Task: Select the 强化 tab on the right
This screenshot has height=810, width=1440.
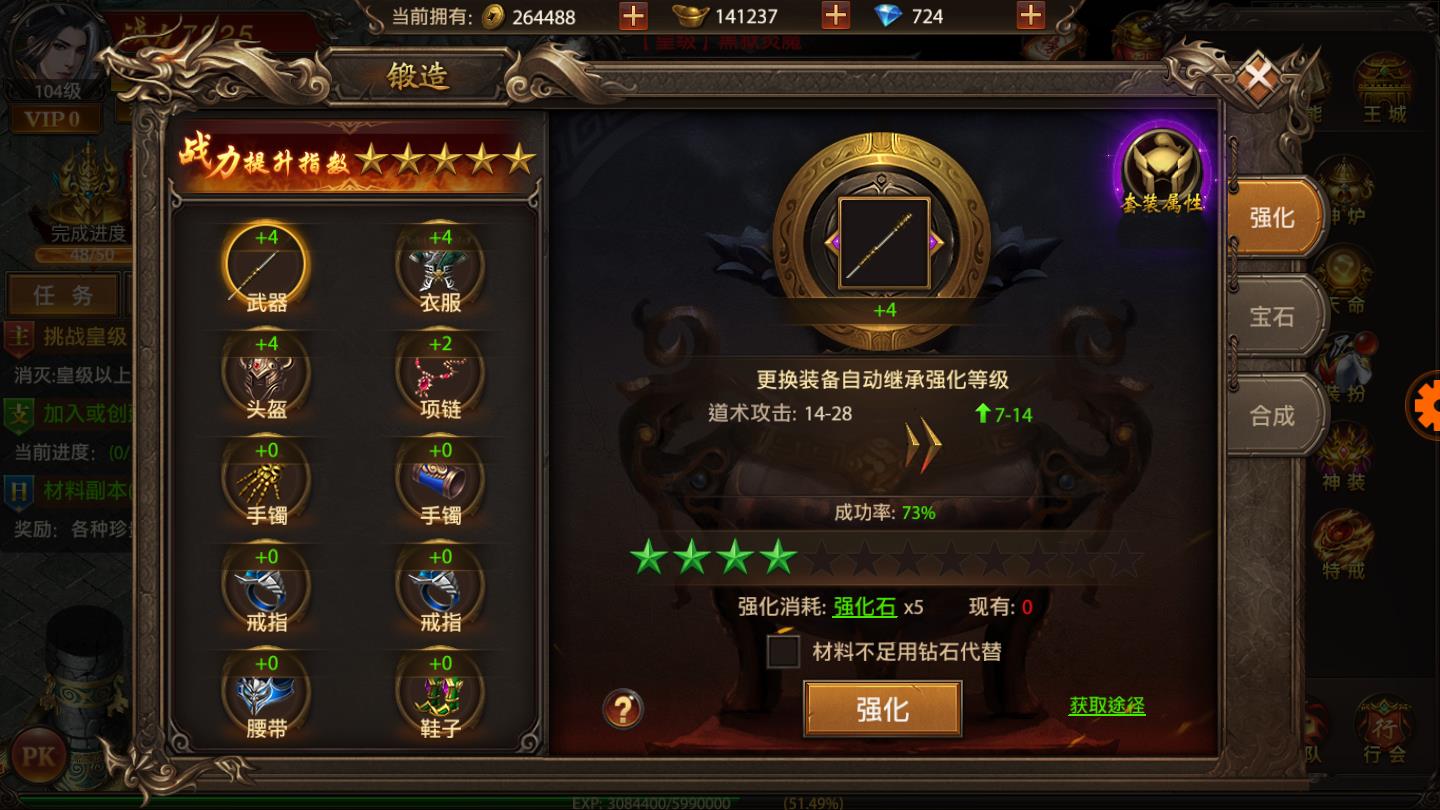Action: pyautogui.click(x=1271, y=218)
